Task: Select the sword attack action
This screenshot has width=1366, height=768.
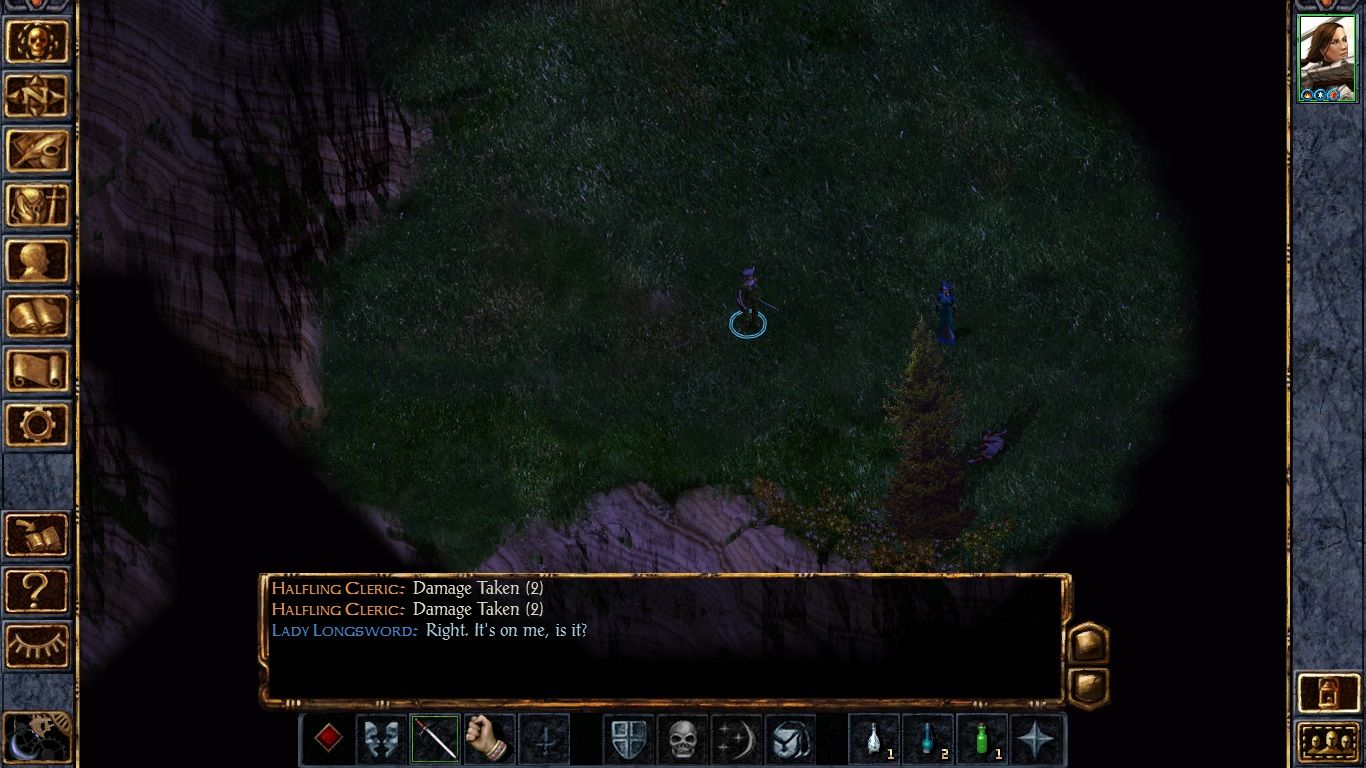Action: point(434,739)
